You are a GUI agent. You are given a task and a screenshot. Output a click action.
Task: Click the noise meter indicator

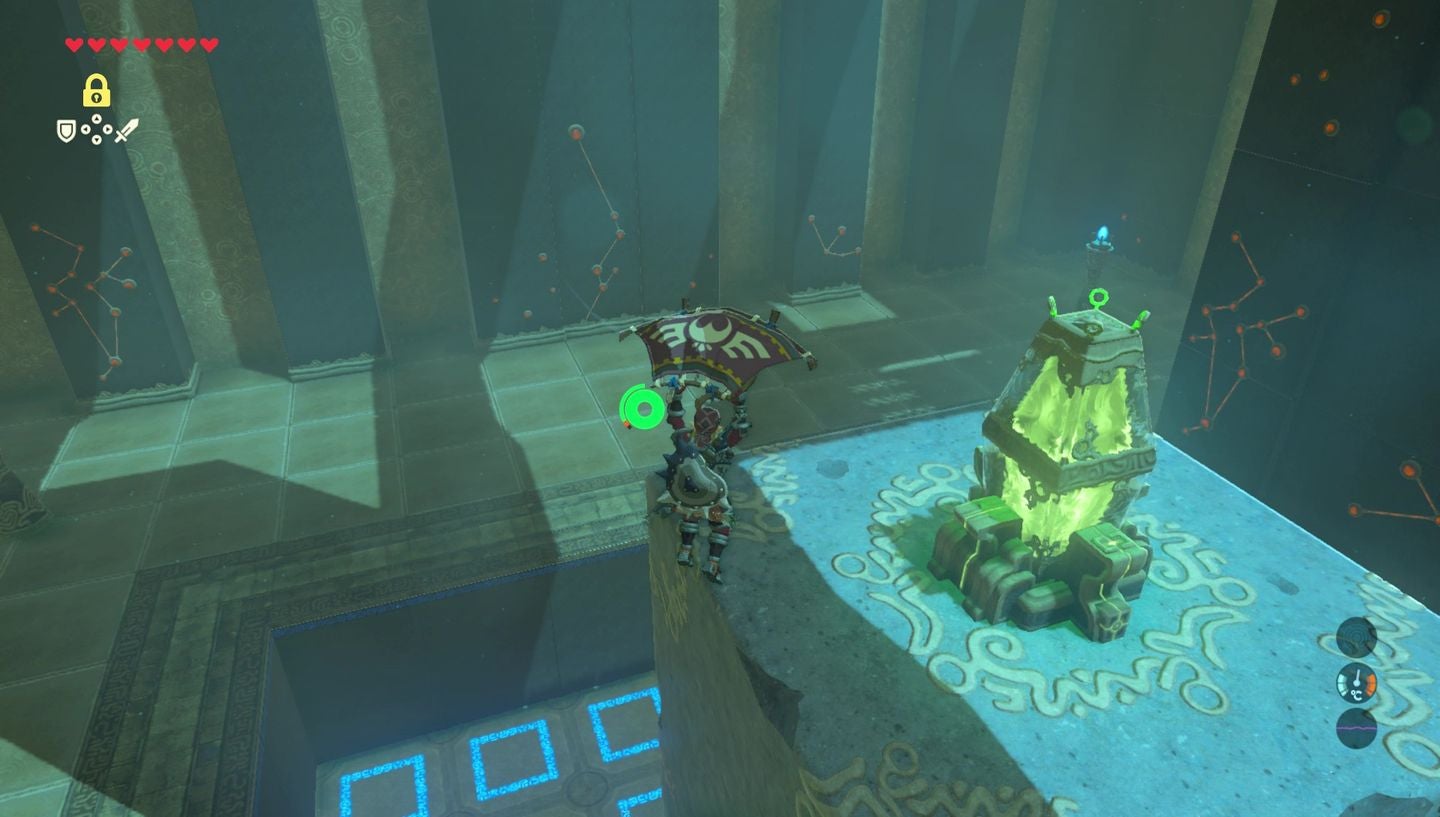pos(1357,728)
